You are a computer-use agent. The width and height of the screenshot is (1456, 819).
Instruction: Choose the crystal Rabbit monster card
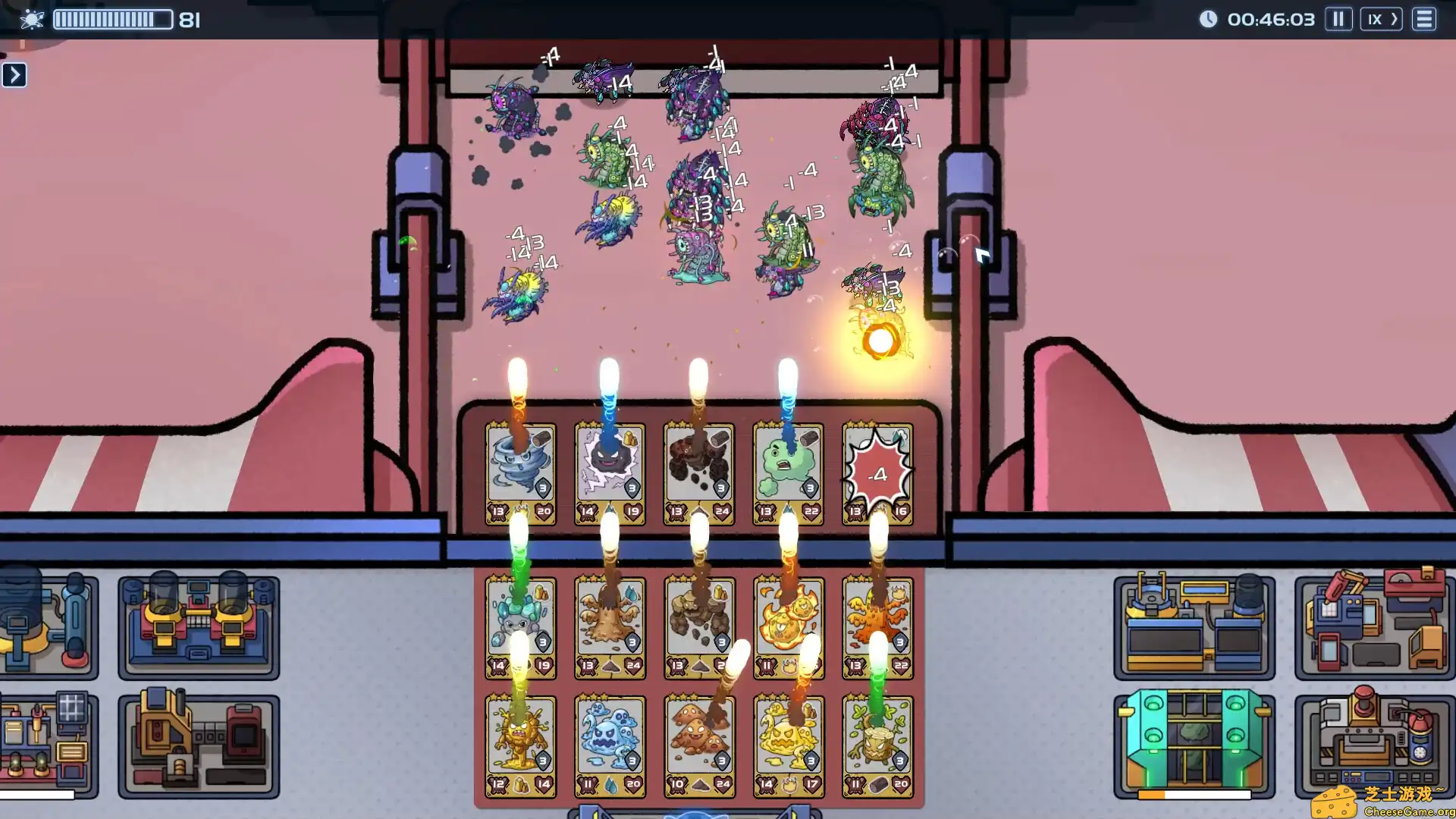520,622
